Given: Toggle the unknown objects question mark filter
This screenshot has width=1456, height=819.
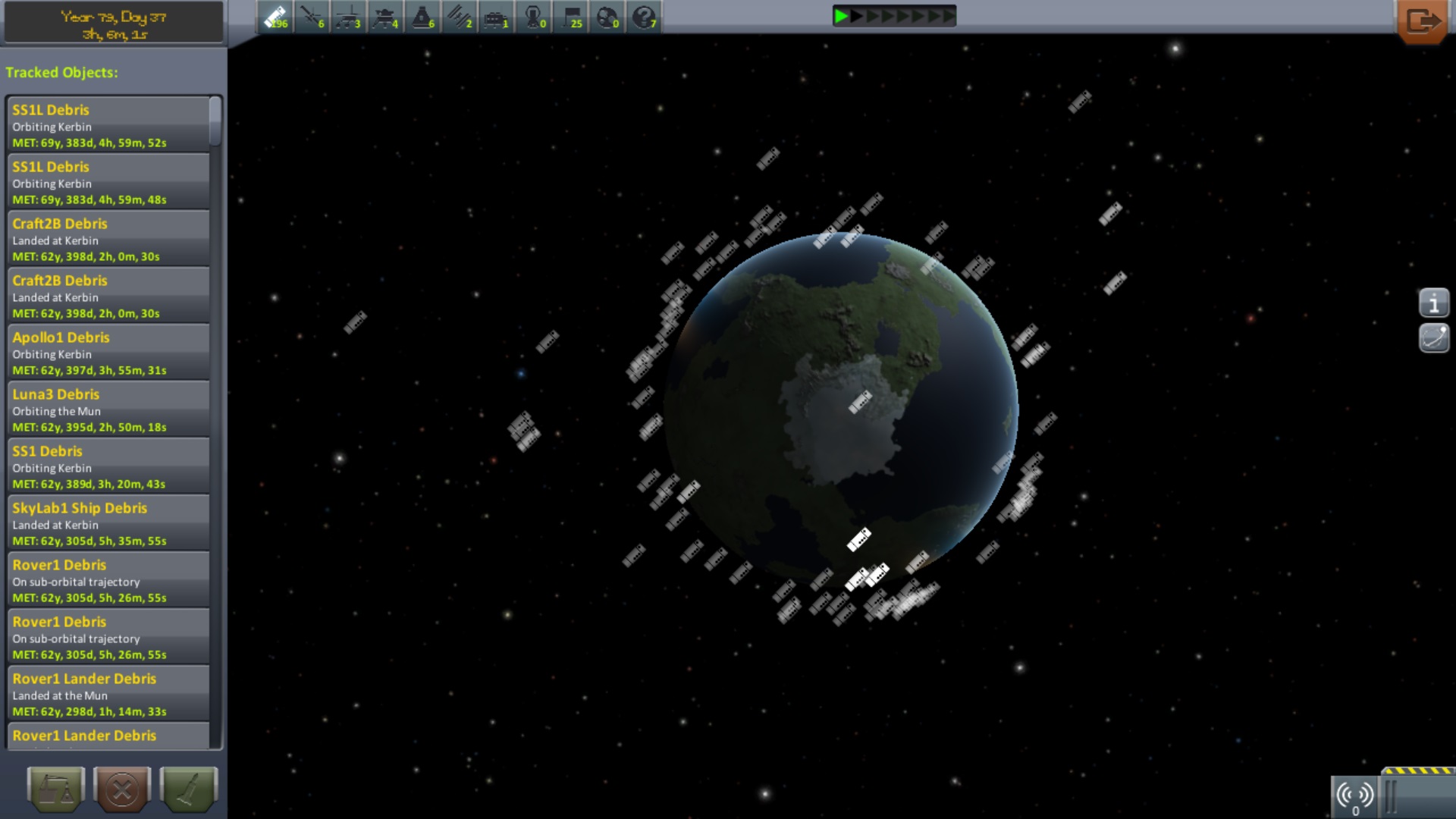Looking at the screenshot, I should 645,17.
